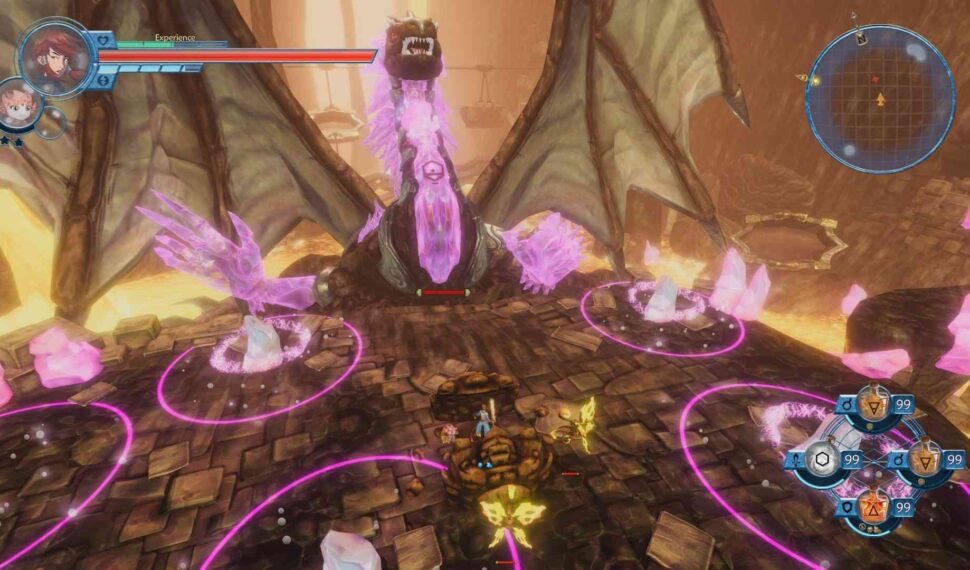Image resolution: width=970 pixels, height=570 pixels.
Task: Select the north compass marker on minimap
Action: (861, 37)
